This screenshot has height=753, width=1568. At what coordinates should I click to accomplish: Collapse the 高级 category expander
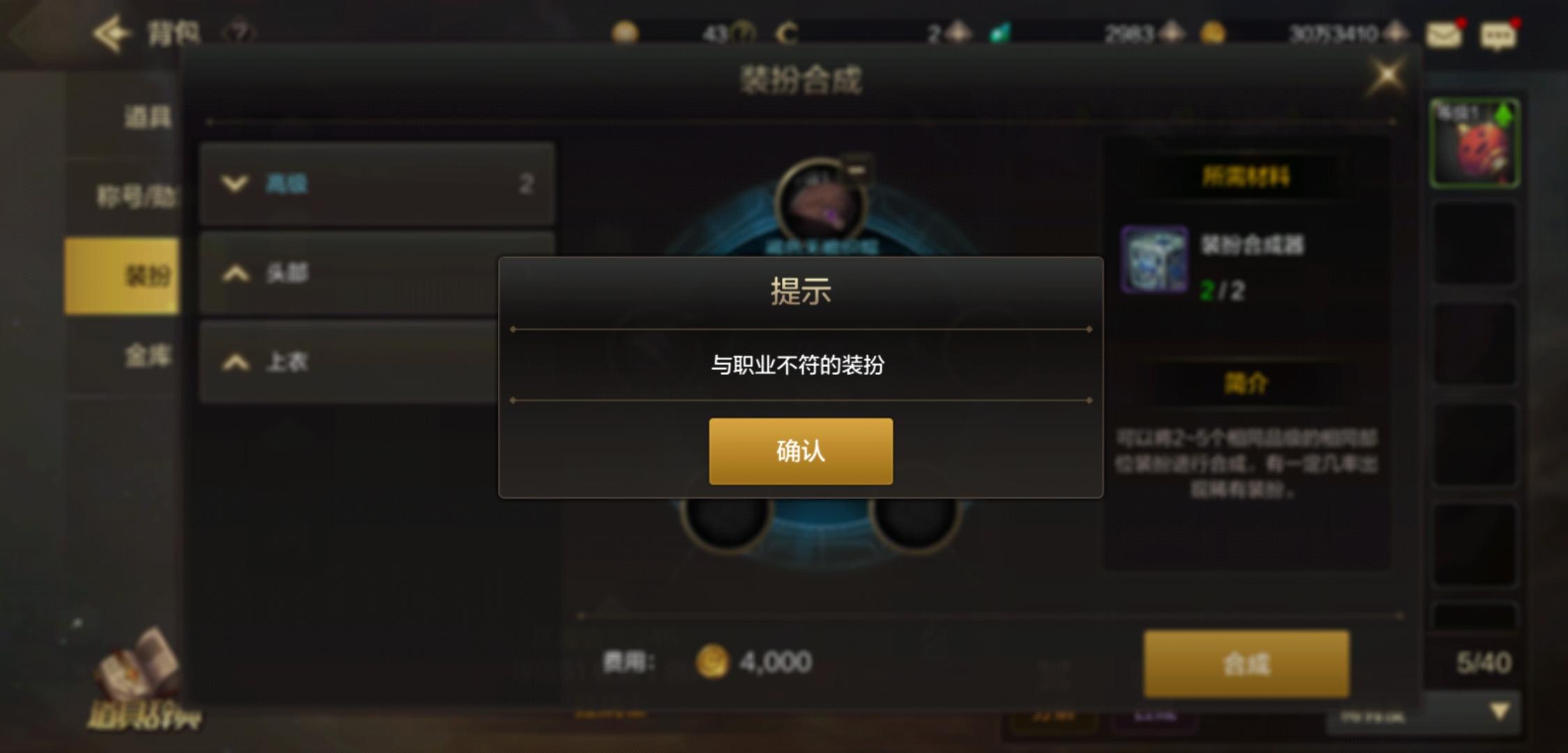click(x=237, y=184)
